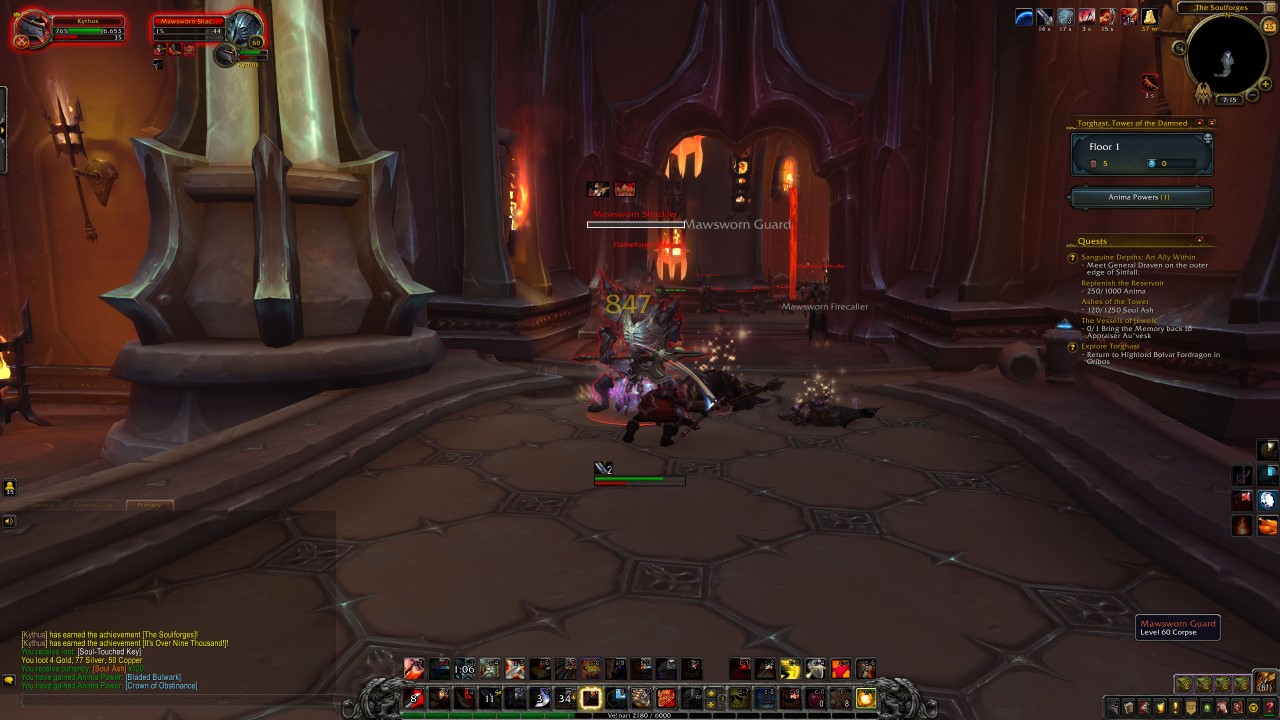Open the minimap tracking magnifier icon
1280x720 pixels.
tap(1180, 47)
